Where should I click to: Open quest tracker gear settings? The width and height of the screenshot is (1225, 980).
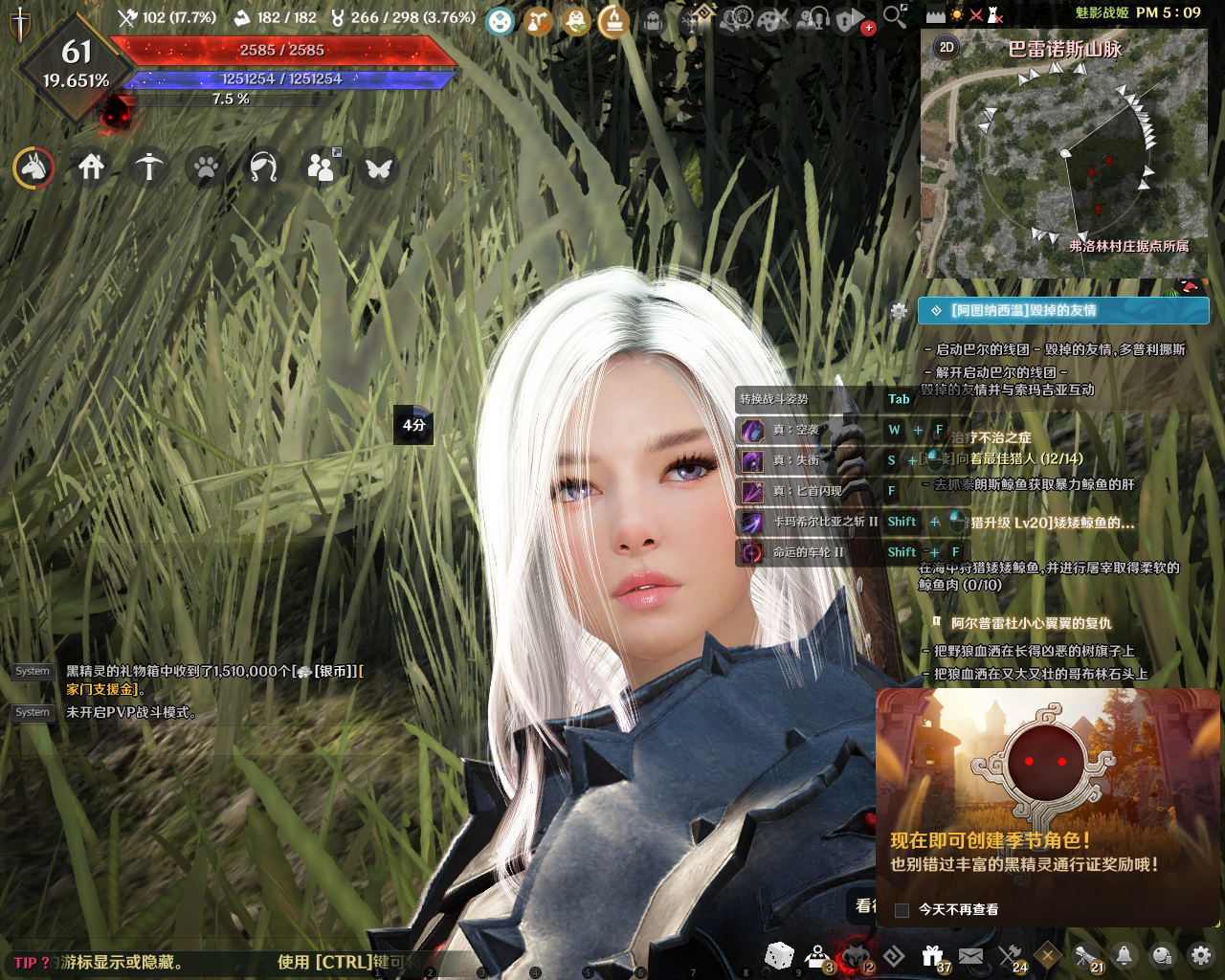click(x=899, y=310)
